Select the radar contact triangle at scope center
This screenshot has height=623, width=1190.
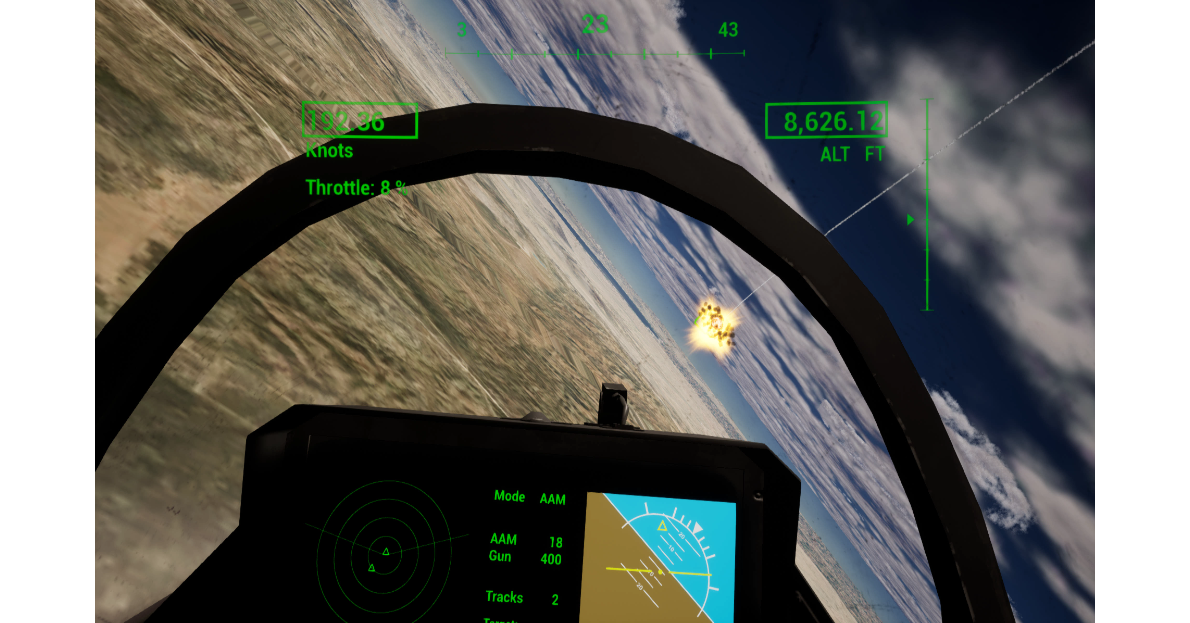(x=386, y=551)
